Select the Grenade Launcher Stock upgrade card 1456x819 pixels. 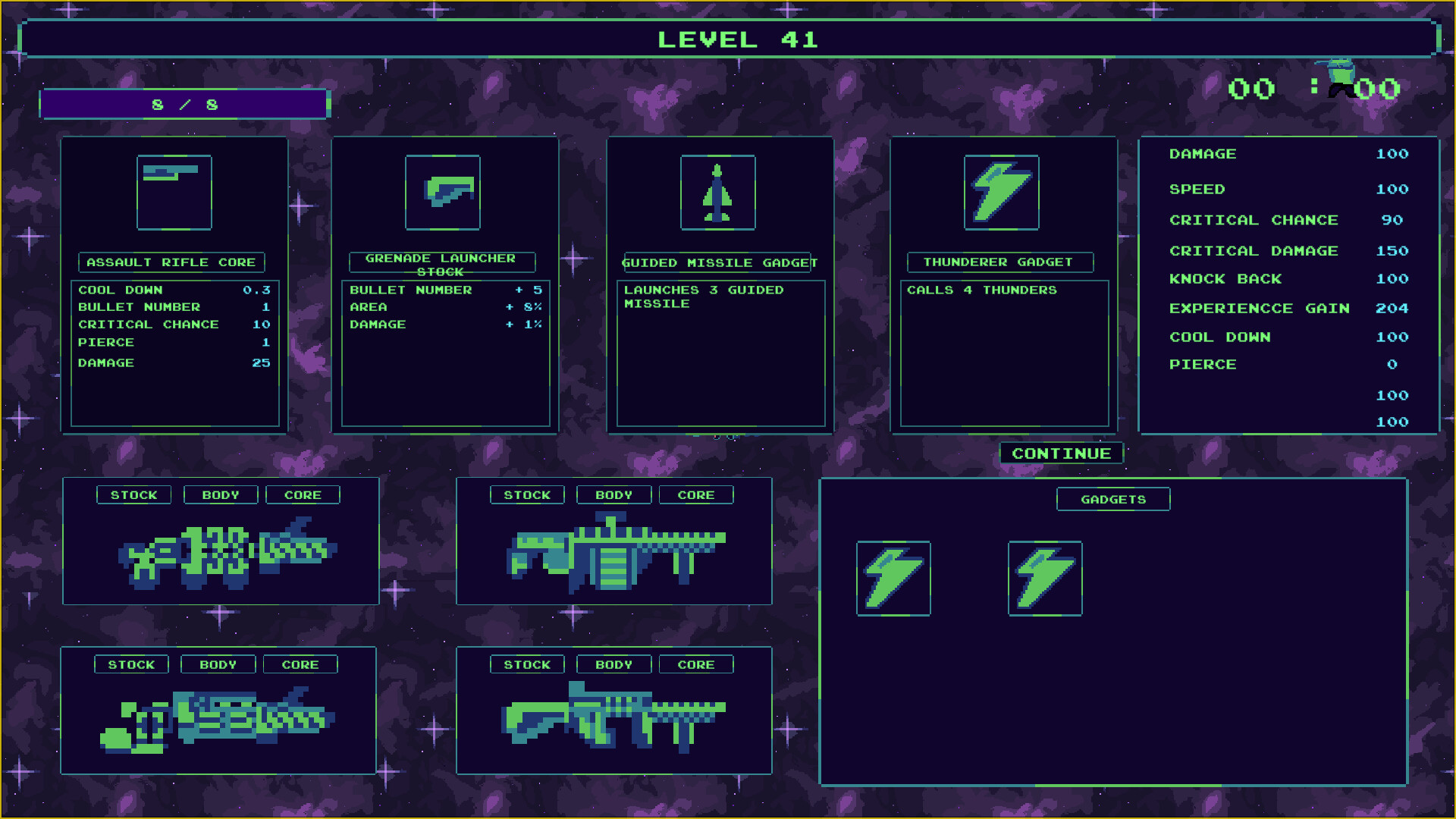point(445,284)
